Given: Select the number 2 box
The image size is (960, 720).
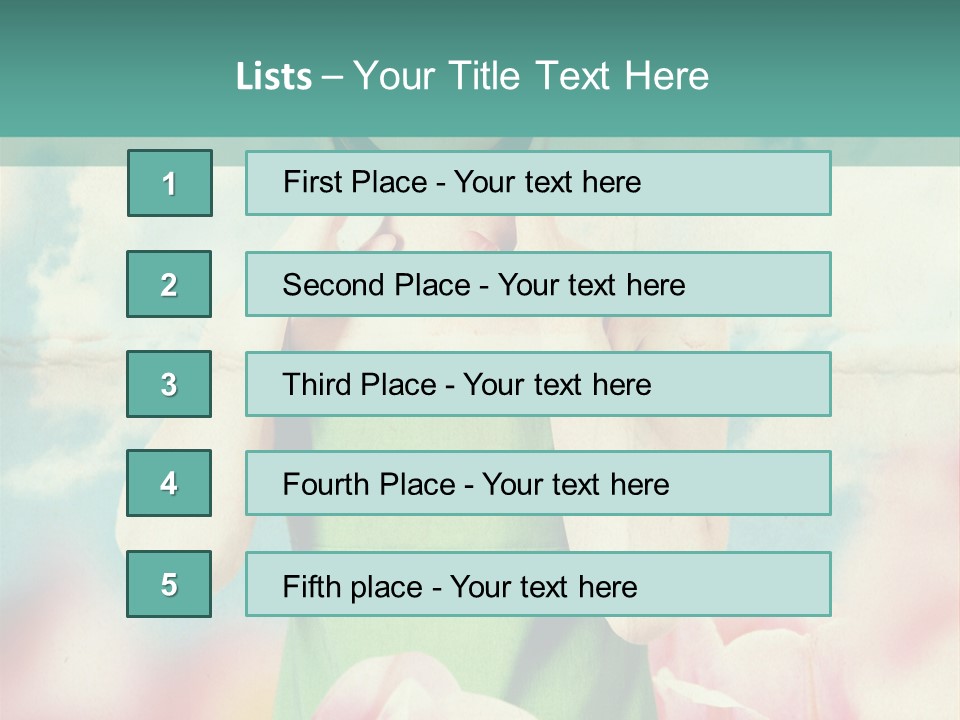Looking at the screenshot, I should (169, 284).
